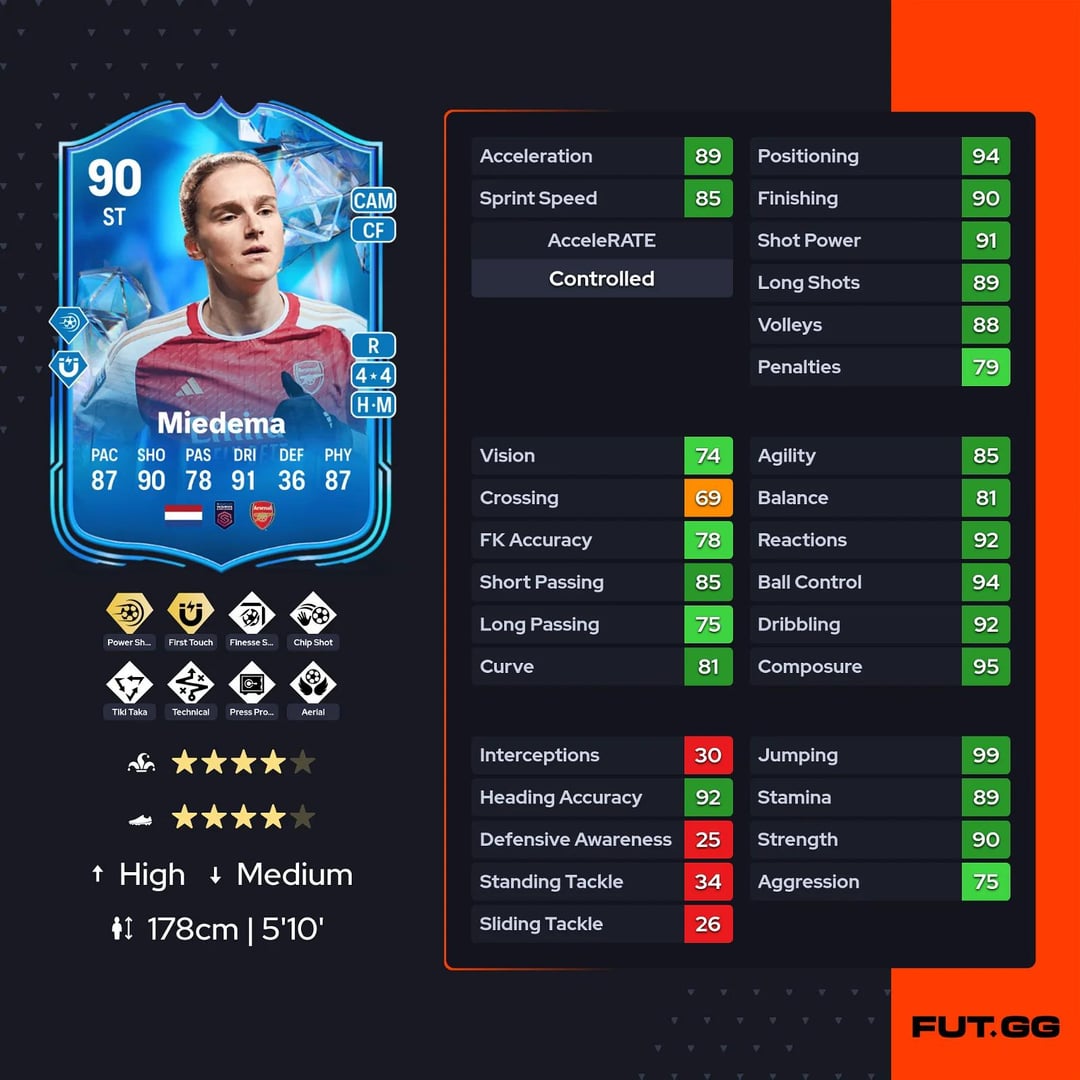Click the Power Shot playstyle icon
1080x1080 pixels.
click(130, 613)
